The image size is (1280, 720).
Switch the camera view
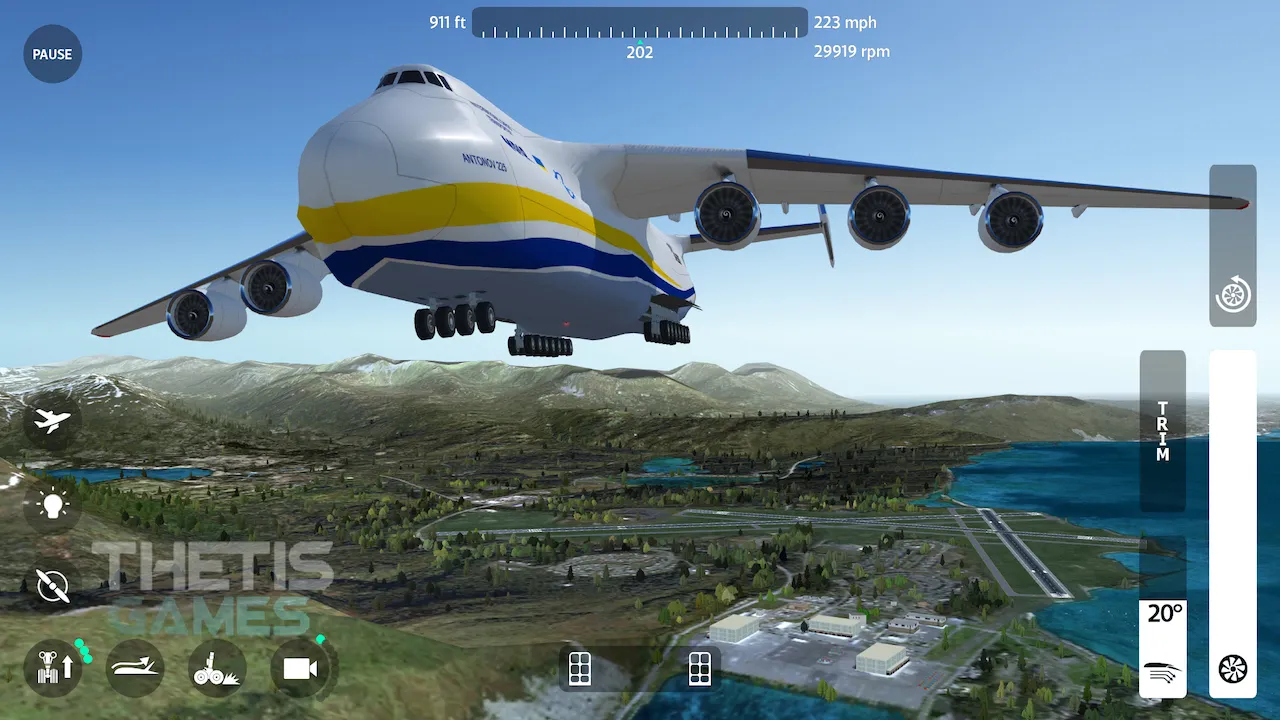click(300, 668)
